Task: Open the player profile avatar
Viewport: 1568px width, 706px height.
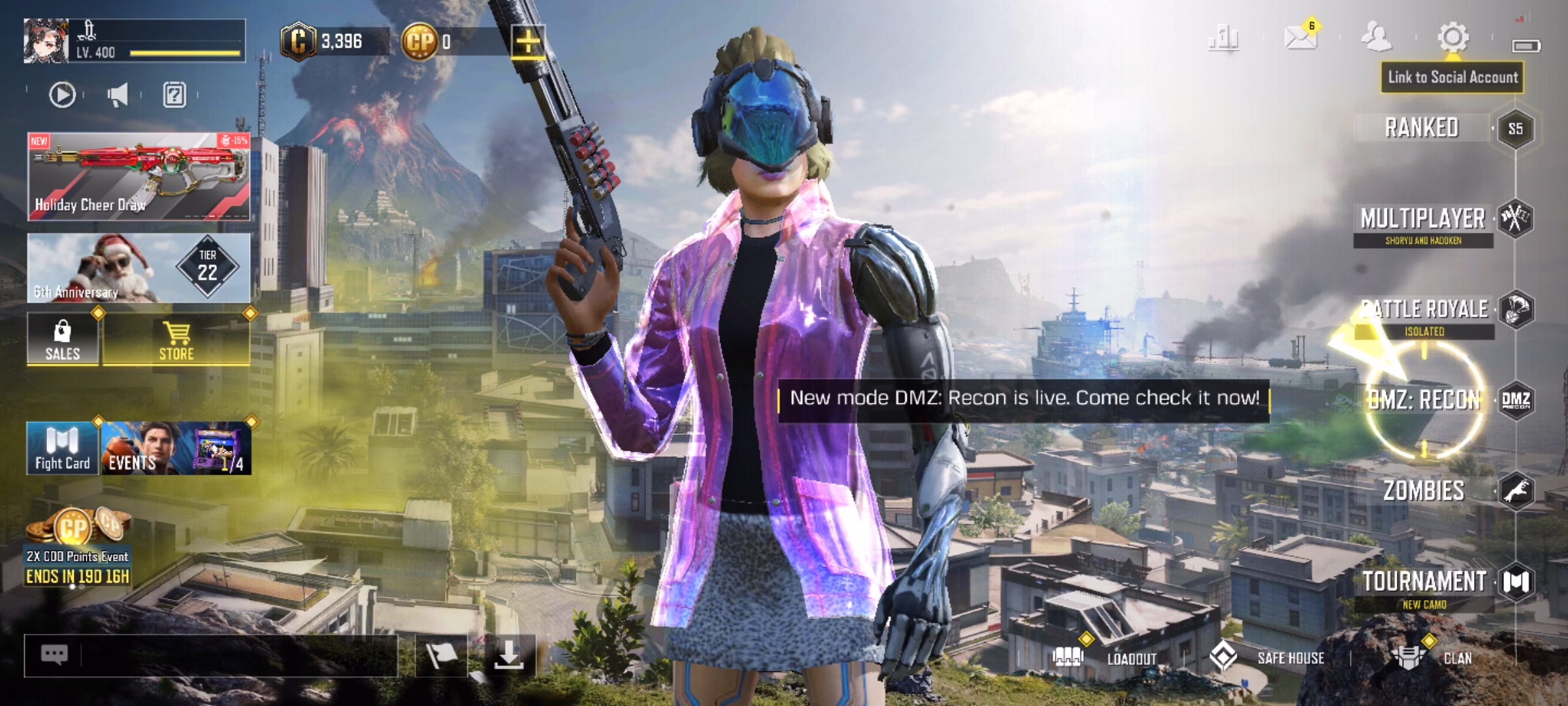Action: [x=46, y=41]
